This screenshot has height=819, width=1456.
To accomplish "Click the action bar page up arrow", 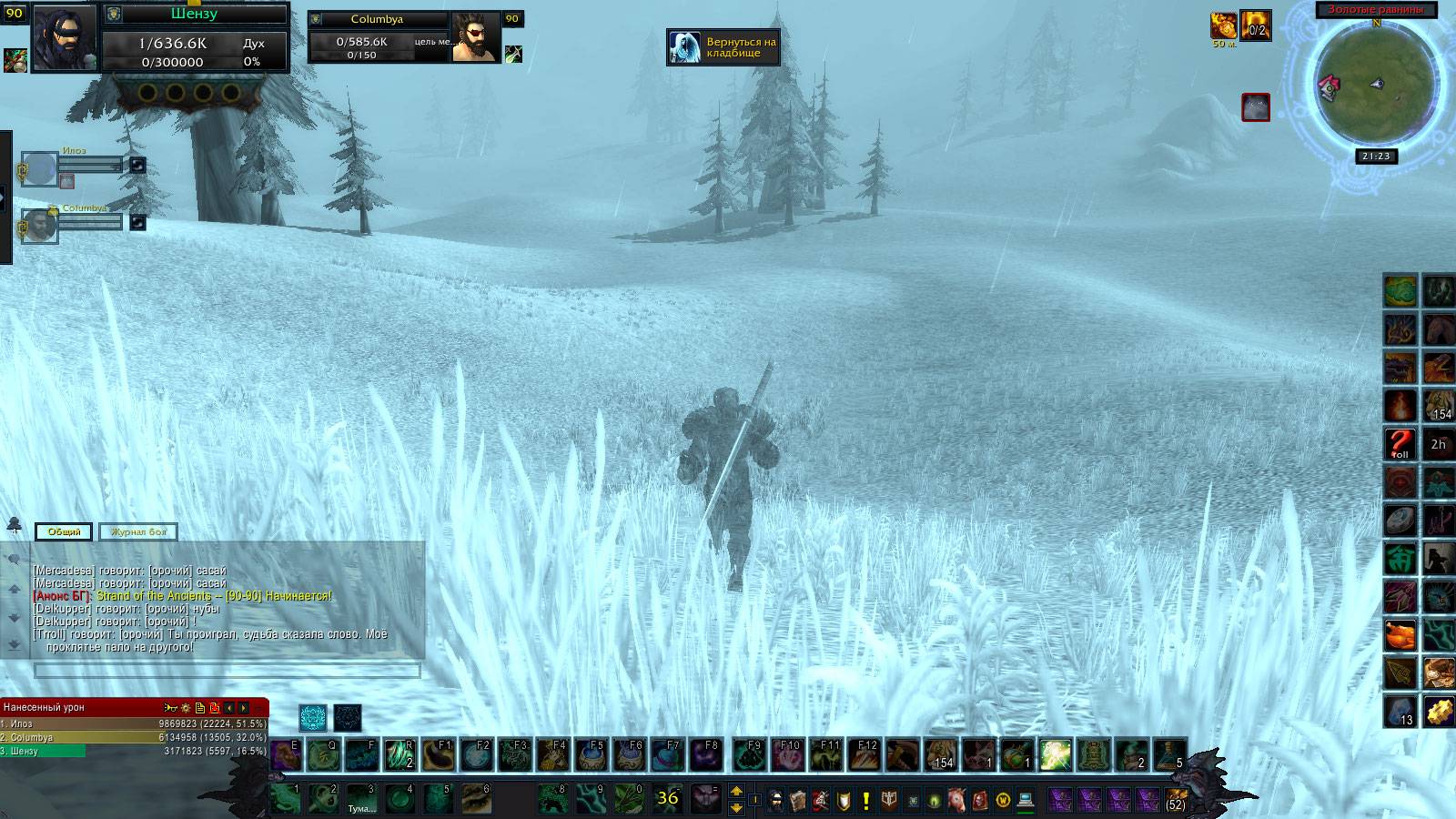I will 737,792.
